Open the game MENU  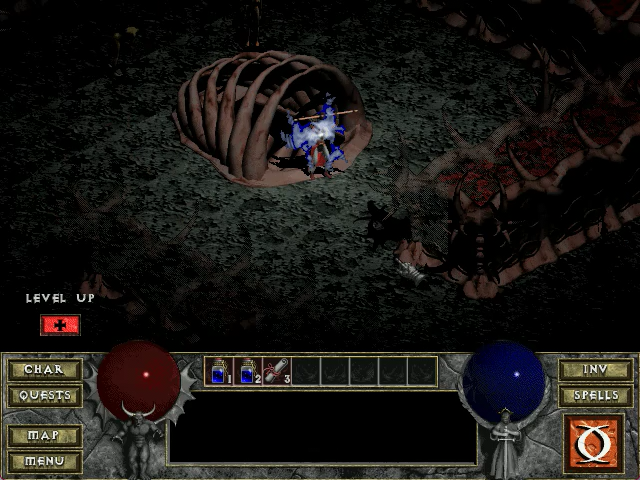point(45,461)
